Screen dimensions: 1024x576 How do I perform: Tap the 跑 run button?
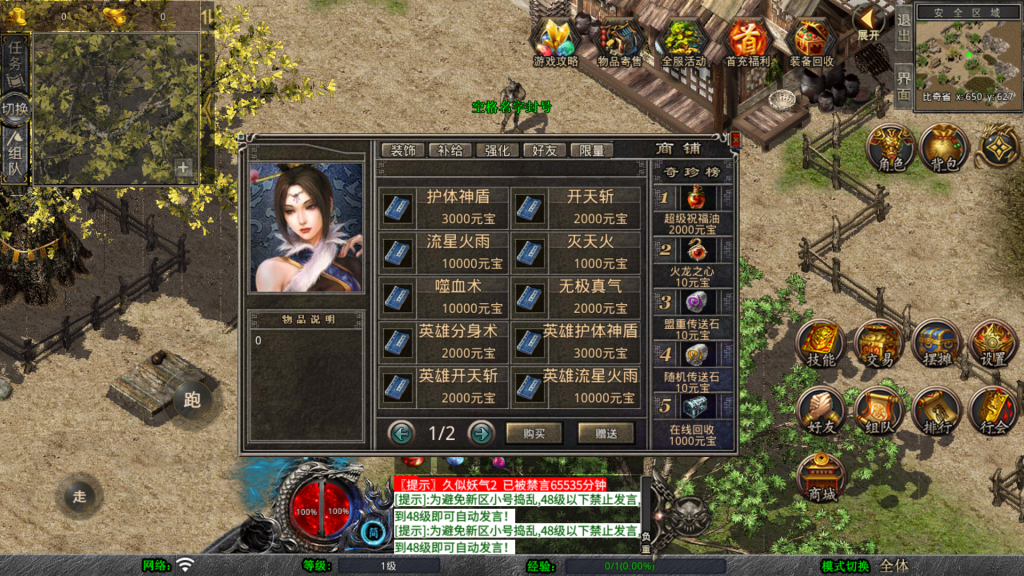pyautogui.click(x=192, y=400)
